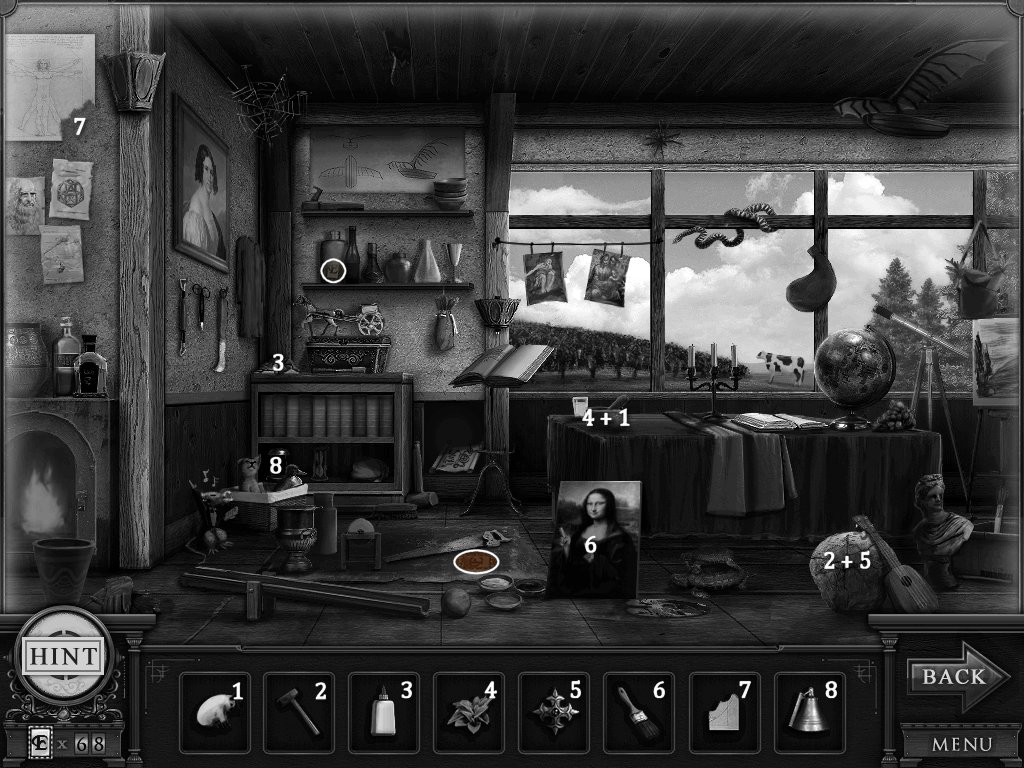The height and width of the screenshot is (768, 1024).
Task: Choose the paintbrush inventory item
Action: pyautogui.click(x=638, y=712)
